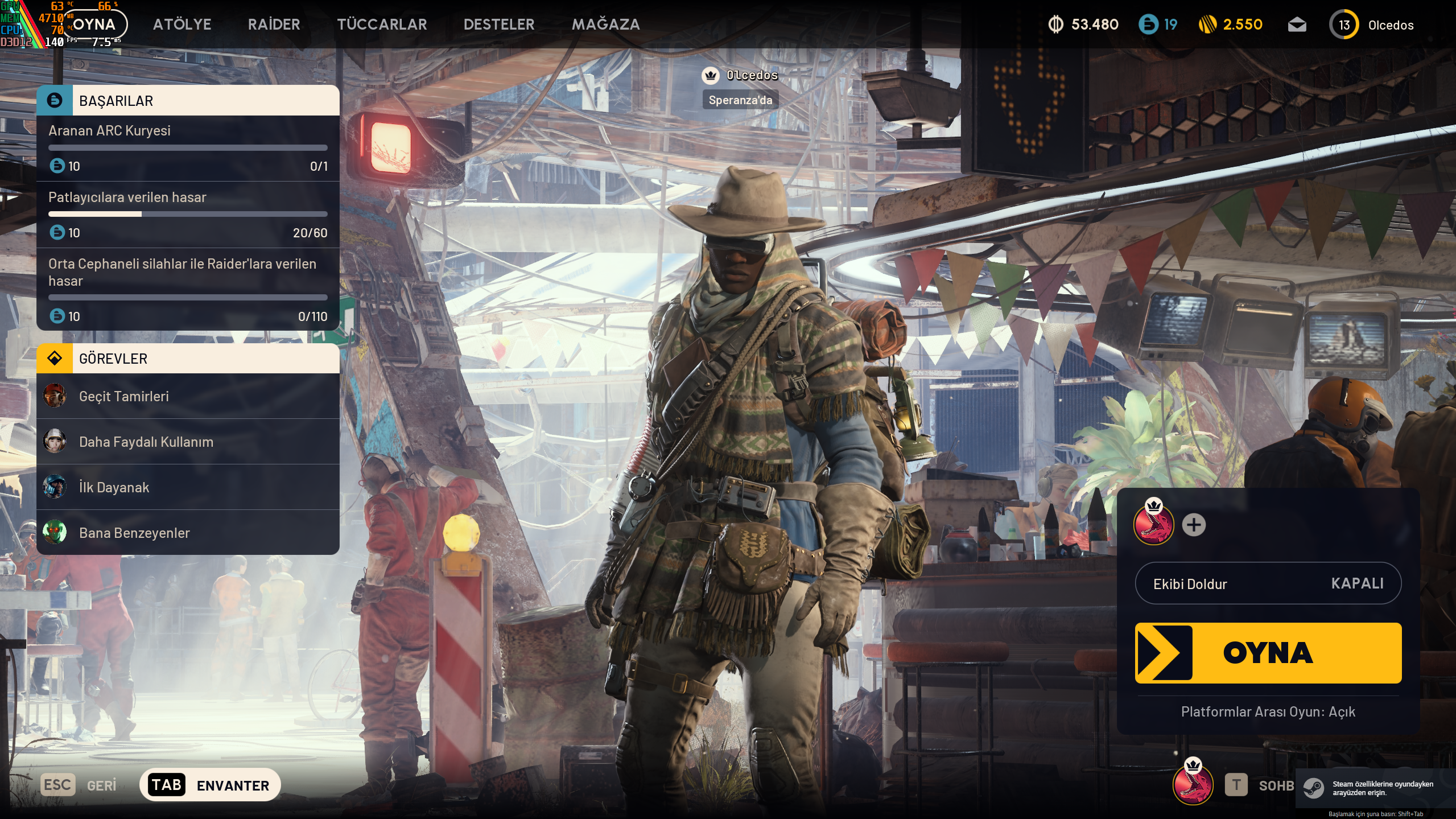Toggle the Ekibi Doldur squad fill option

1268,583
